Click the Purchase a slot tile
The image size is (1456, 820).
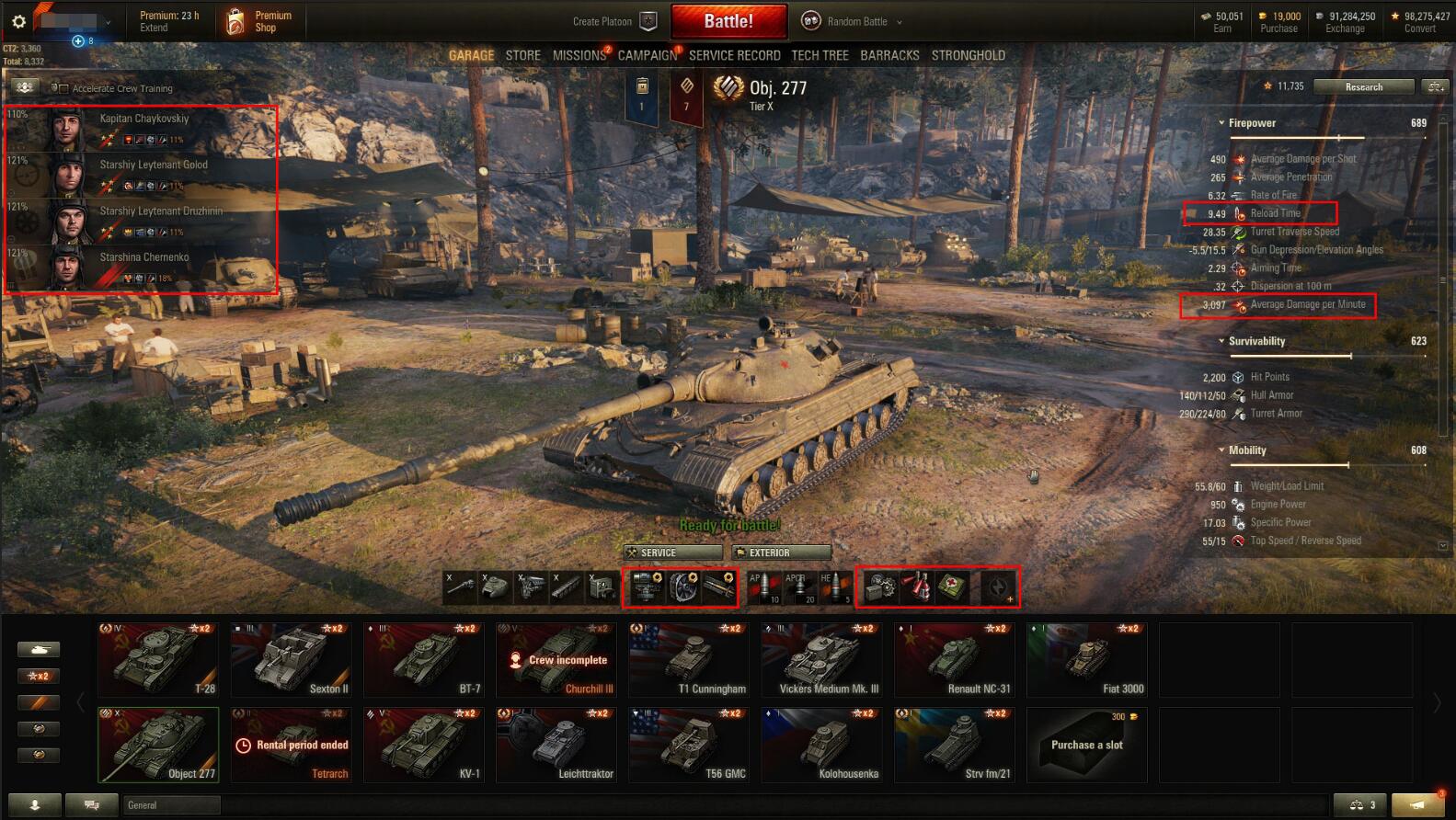(1086, 744)
